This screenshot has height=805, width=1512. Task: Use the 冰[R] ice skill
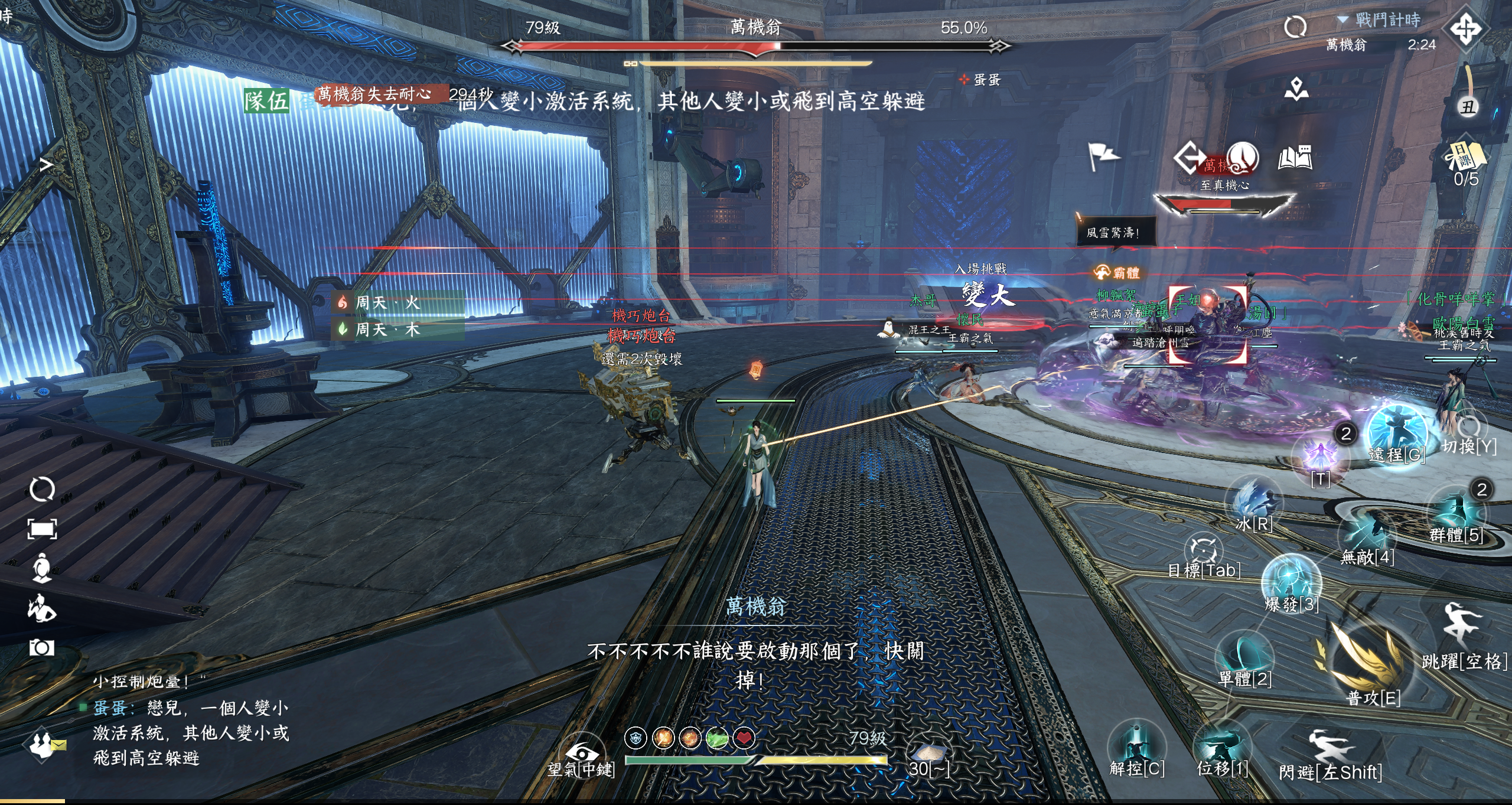pos(1254,501)
